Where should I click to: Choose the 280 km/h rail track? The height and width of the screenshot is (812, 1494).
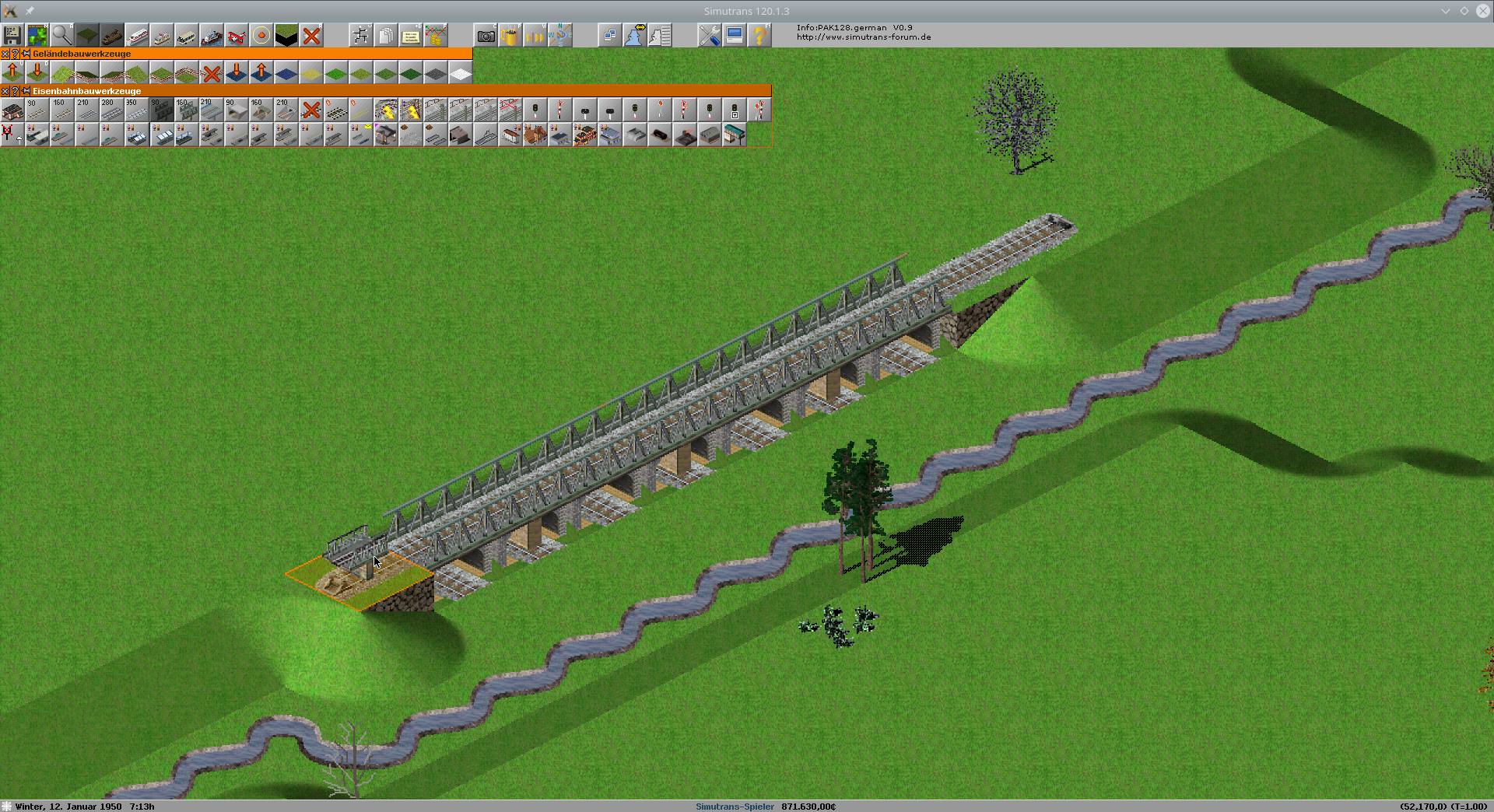(112, 110)
